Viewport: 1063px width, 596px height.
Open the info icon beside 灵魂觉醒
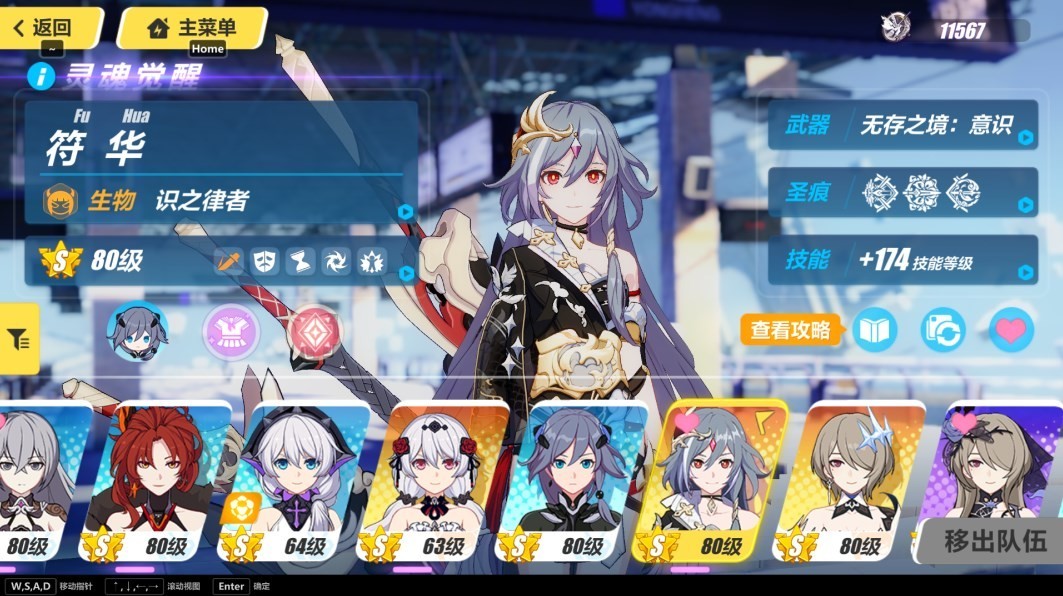41,76
